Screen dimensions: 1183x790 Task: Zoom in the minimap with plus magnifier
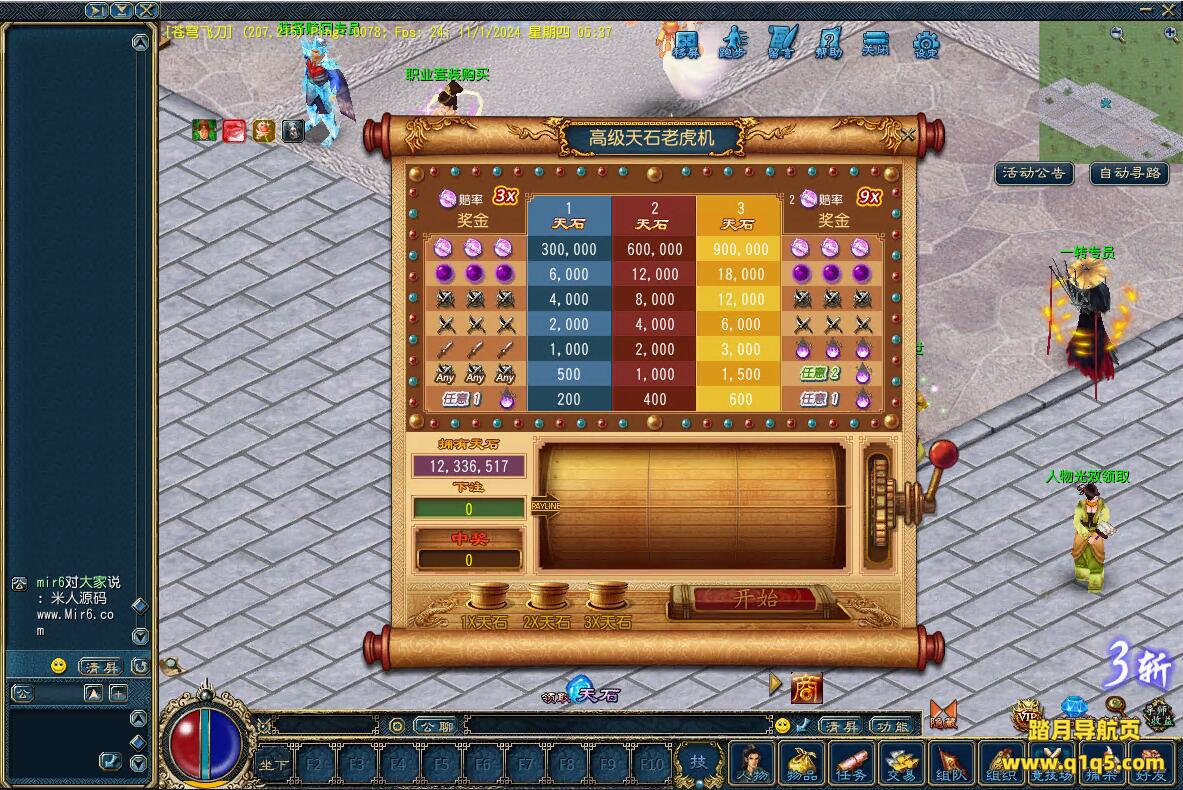point(1171,33)
